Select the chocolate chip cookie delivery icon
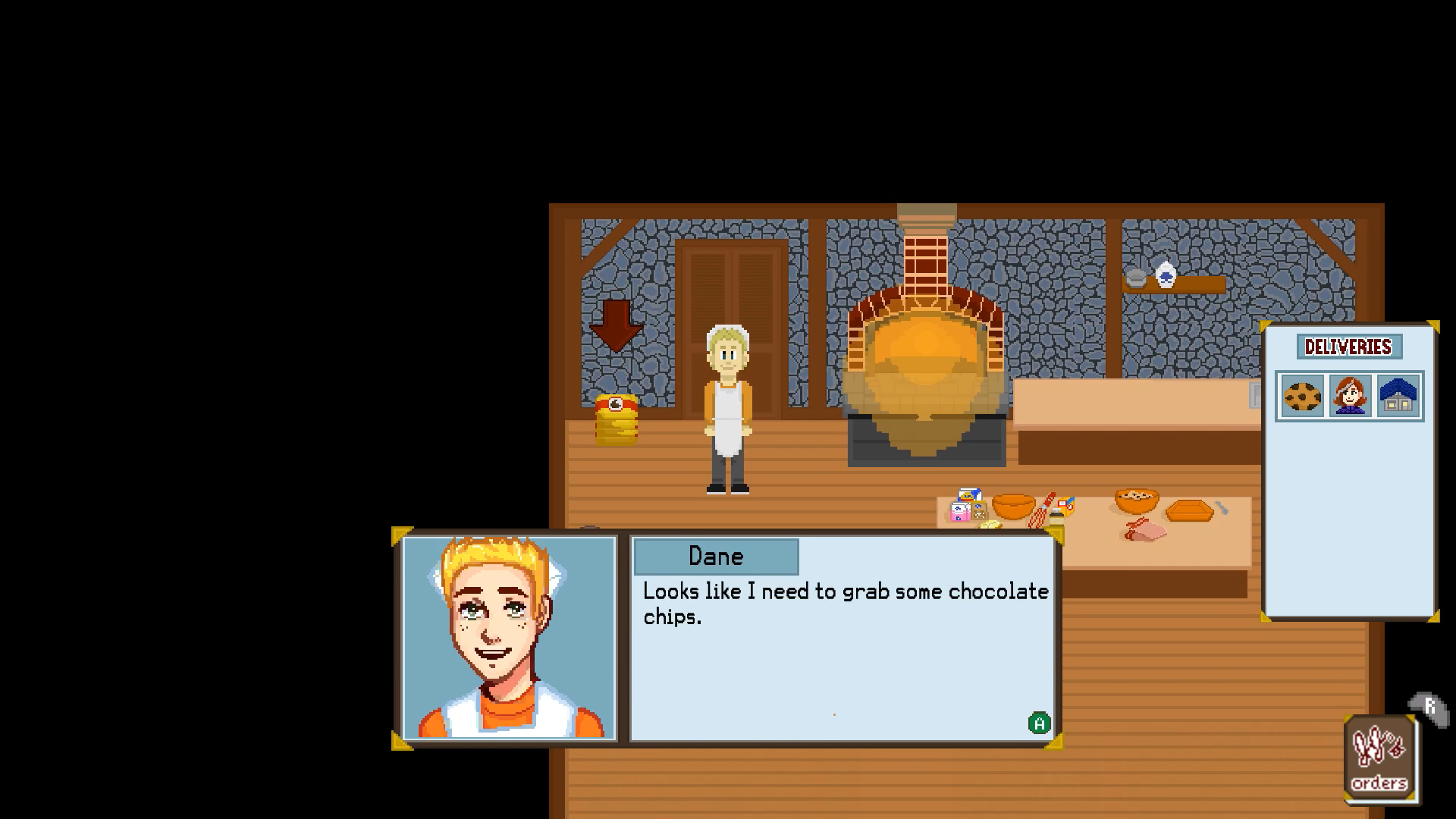 [x=1302, y=396]
